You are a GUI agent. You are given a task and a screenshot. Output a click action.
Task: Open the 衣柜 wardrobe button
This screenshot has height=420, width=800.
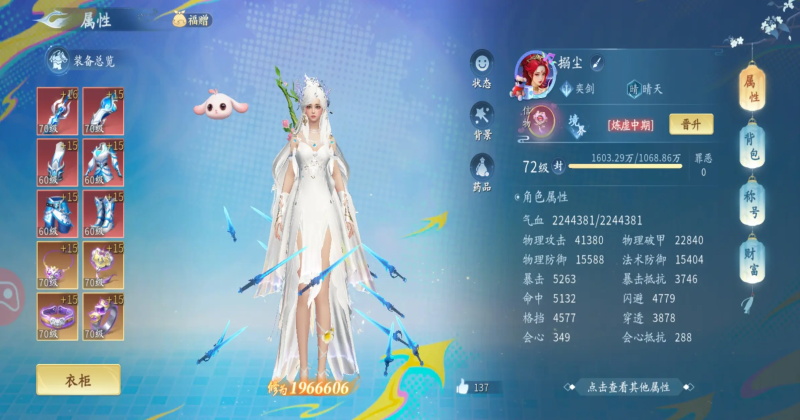[x=78, y=379]
